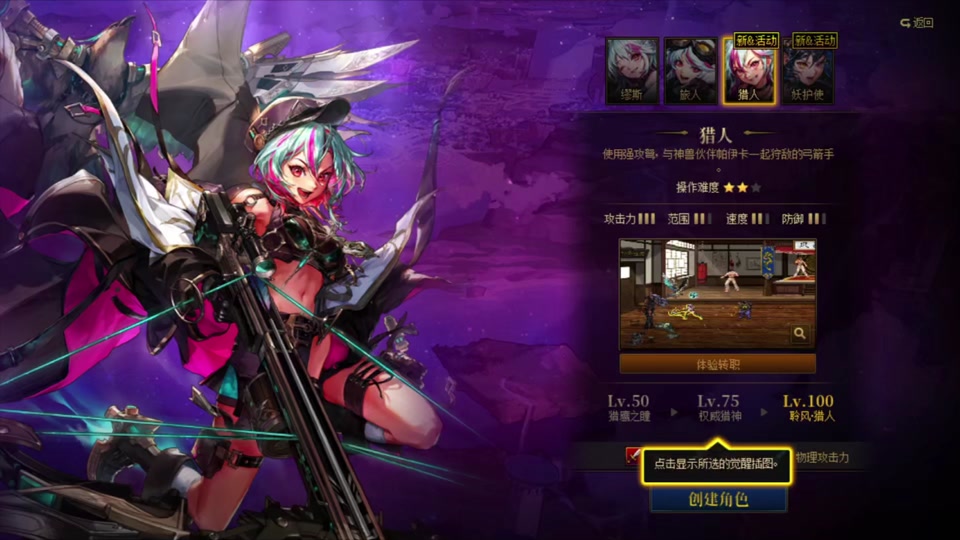Open the 体验转职 trial button

click(x=717, y=364)
